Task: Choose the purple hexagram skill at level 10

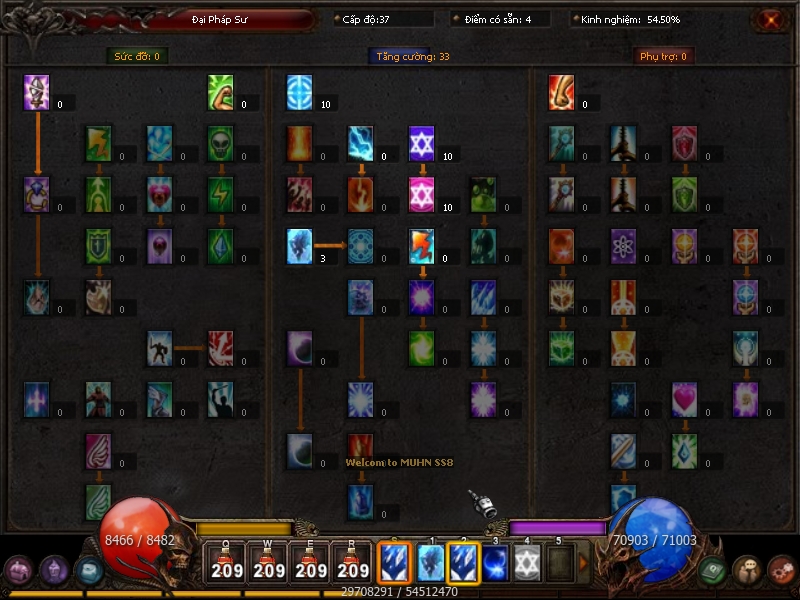Action: coord(422,143)
